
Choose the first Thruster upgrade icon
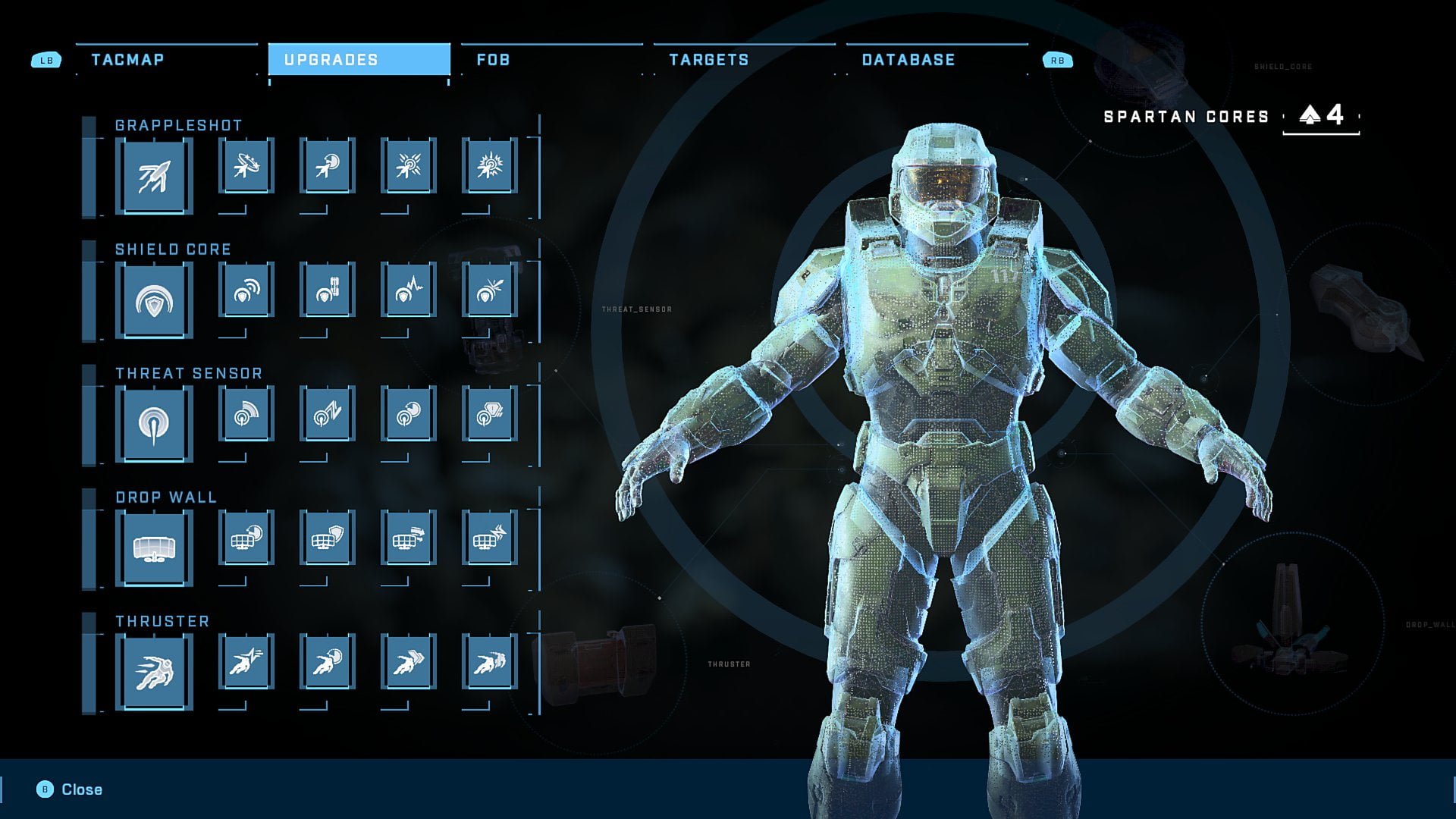(x=246, y=661)
